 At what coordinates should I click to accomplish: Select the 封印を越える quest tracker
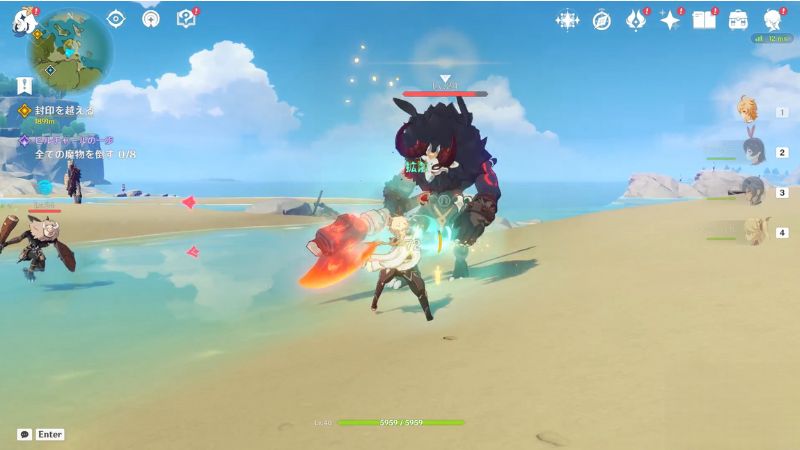coord(63,111)
